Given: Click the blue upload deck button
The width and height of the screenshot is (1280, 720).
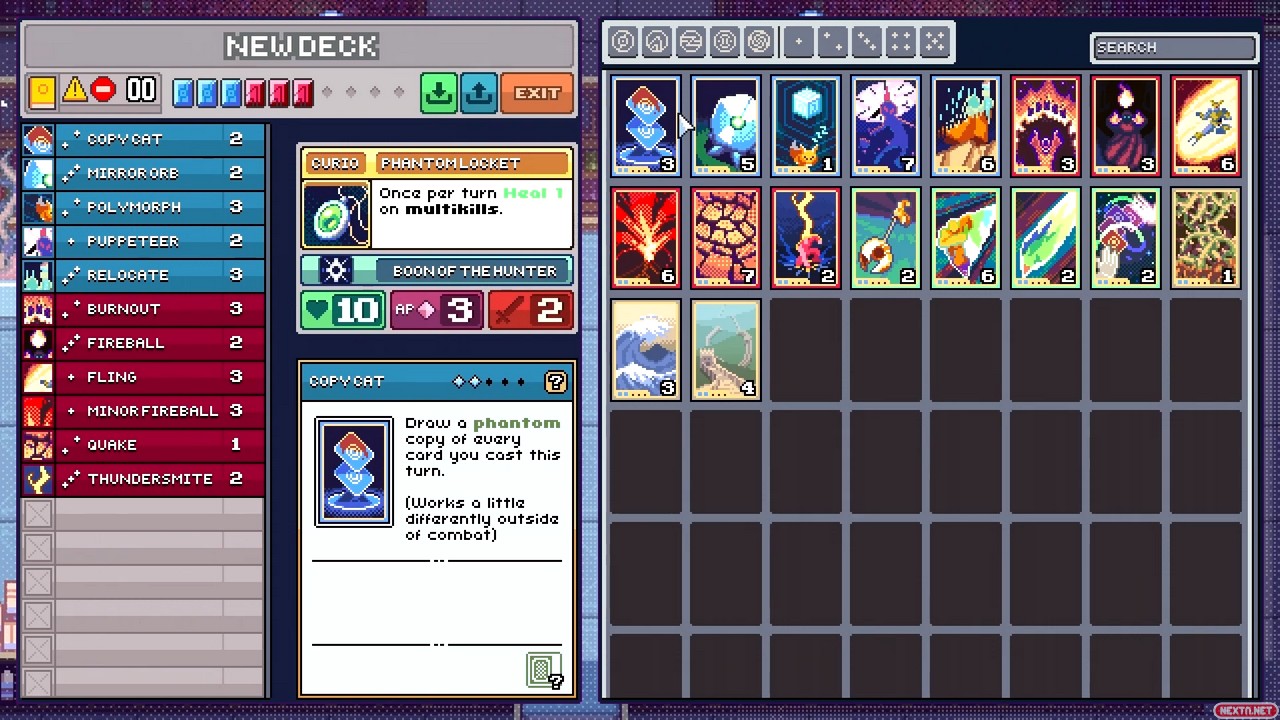Looking at the screenshot, I should [479, 93].
